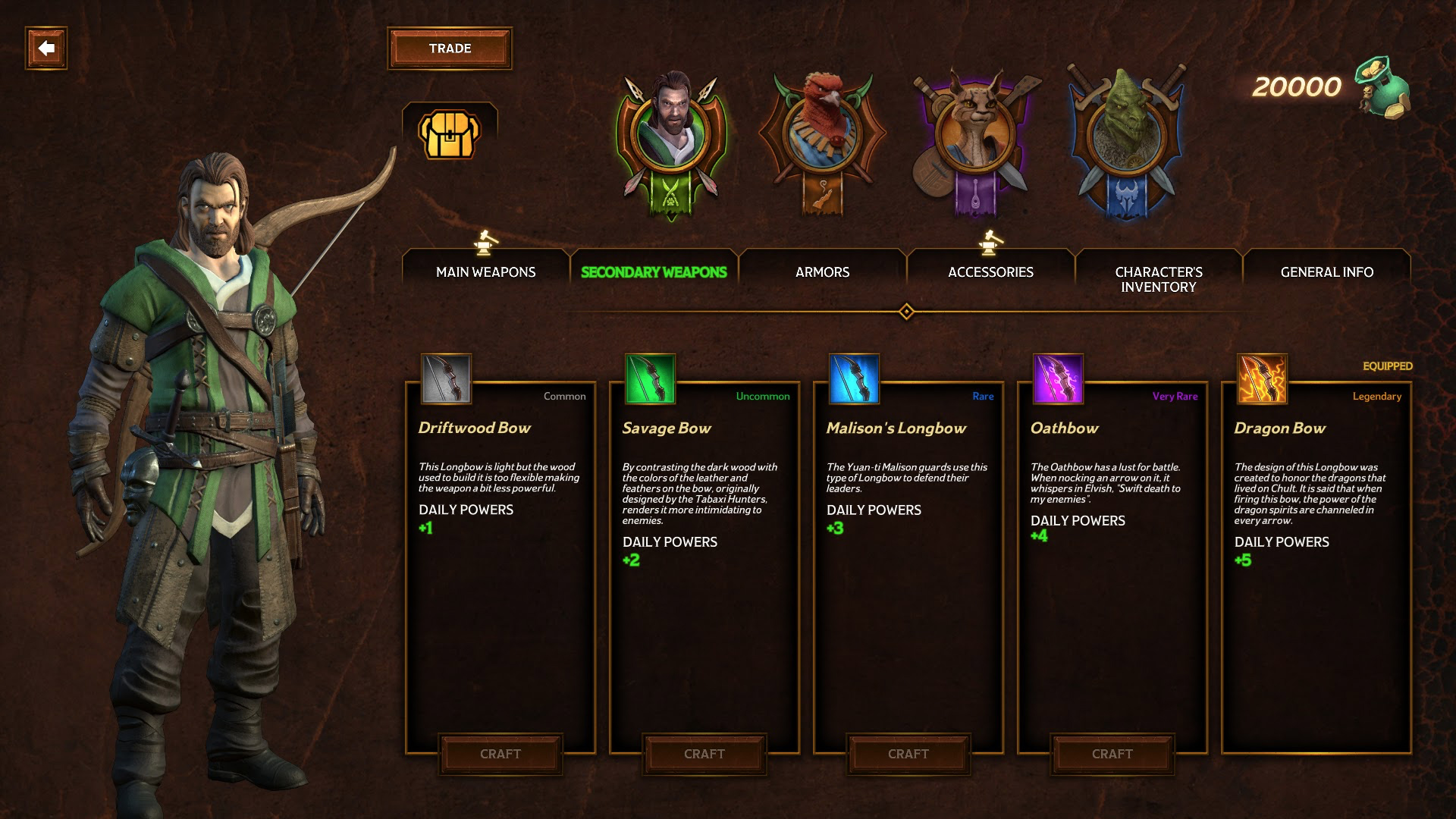Viewport: 1456px width, 819px height.
Task: Click the Oathbow purple weapon icon
Action: 1058,378
